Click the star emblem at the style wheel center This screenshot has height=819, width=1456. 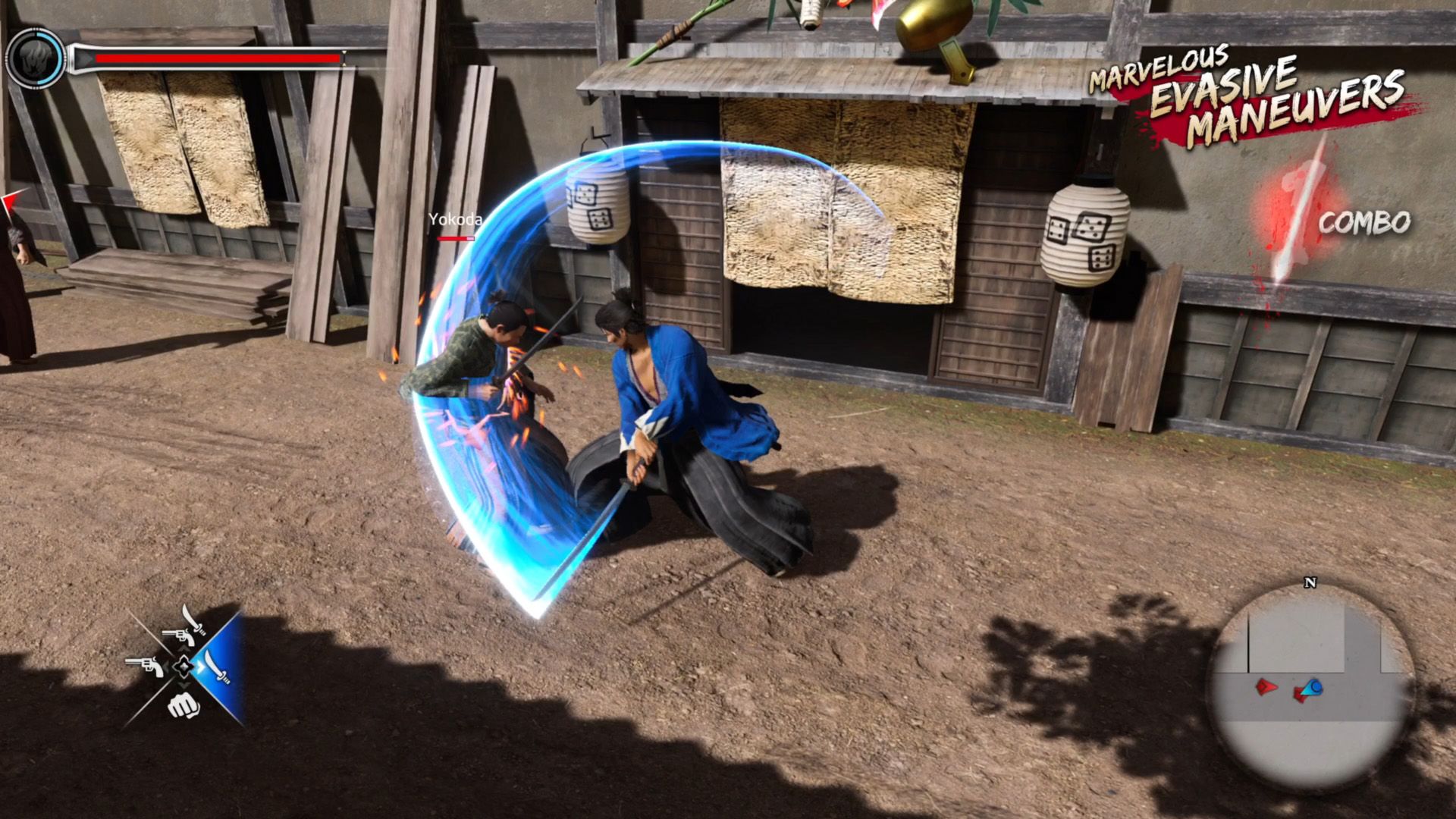184,667
